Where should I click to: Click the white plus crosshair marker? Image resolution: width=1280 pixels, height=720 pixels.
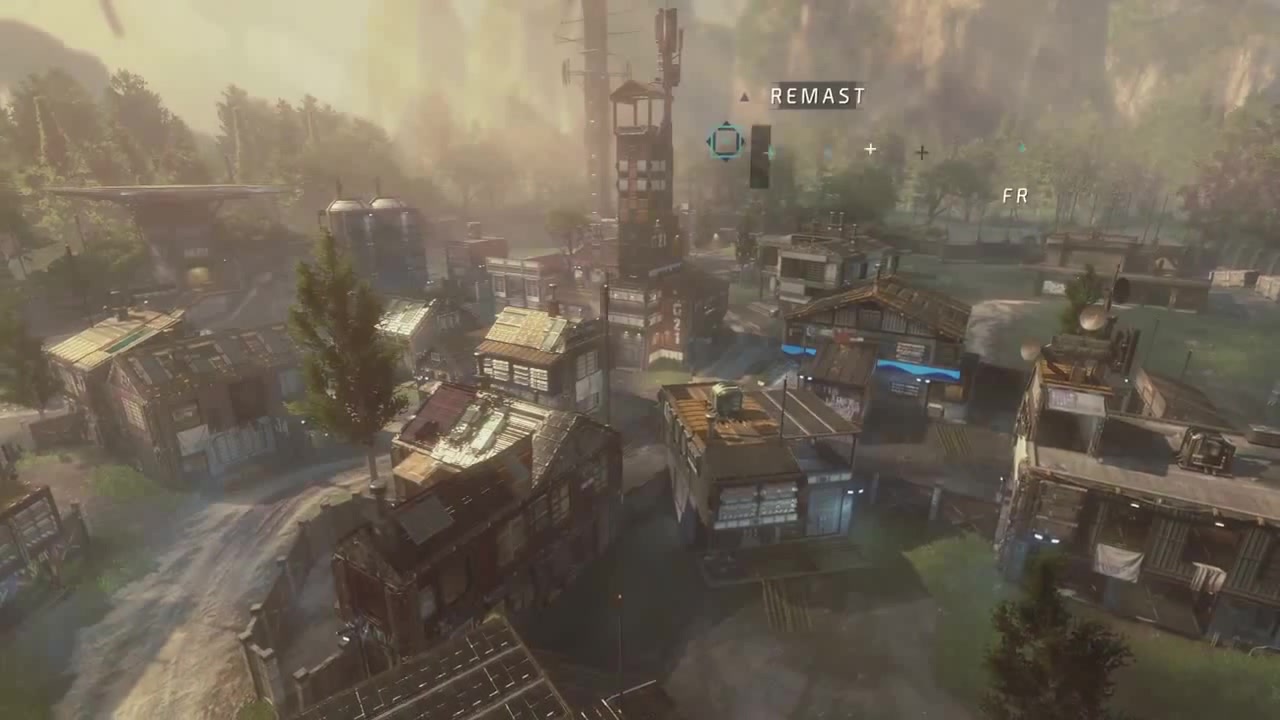(x=868, y=150)
